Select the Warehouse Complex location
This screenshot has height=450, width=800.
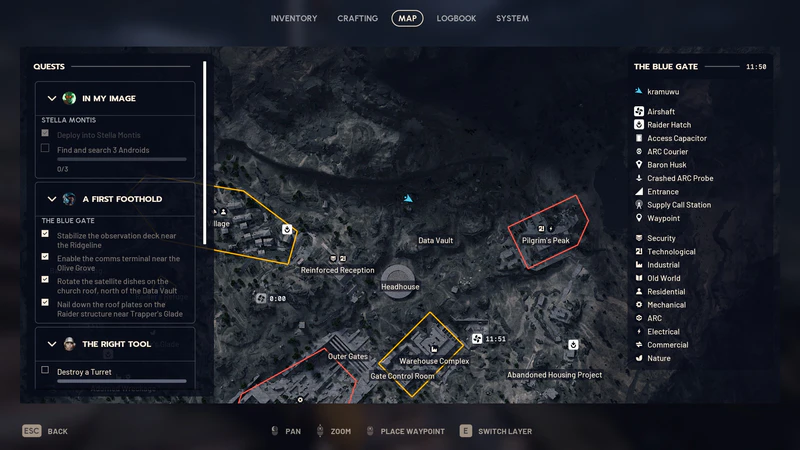[434, 360]
